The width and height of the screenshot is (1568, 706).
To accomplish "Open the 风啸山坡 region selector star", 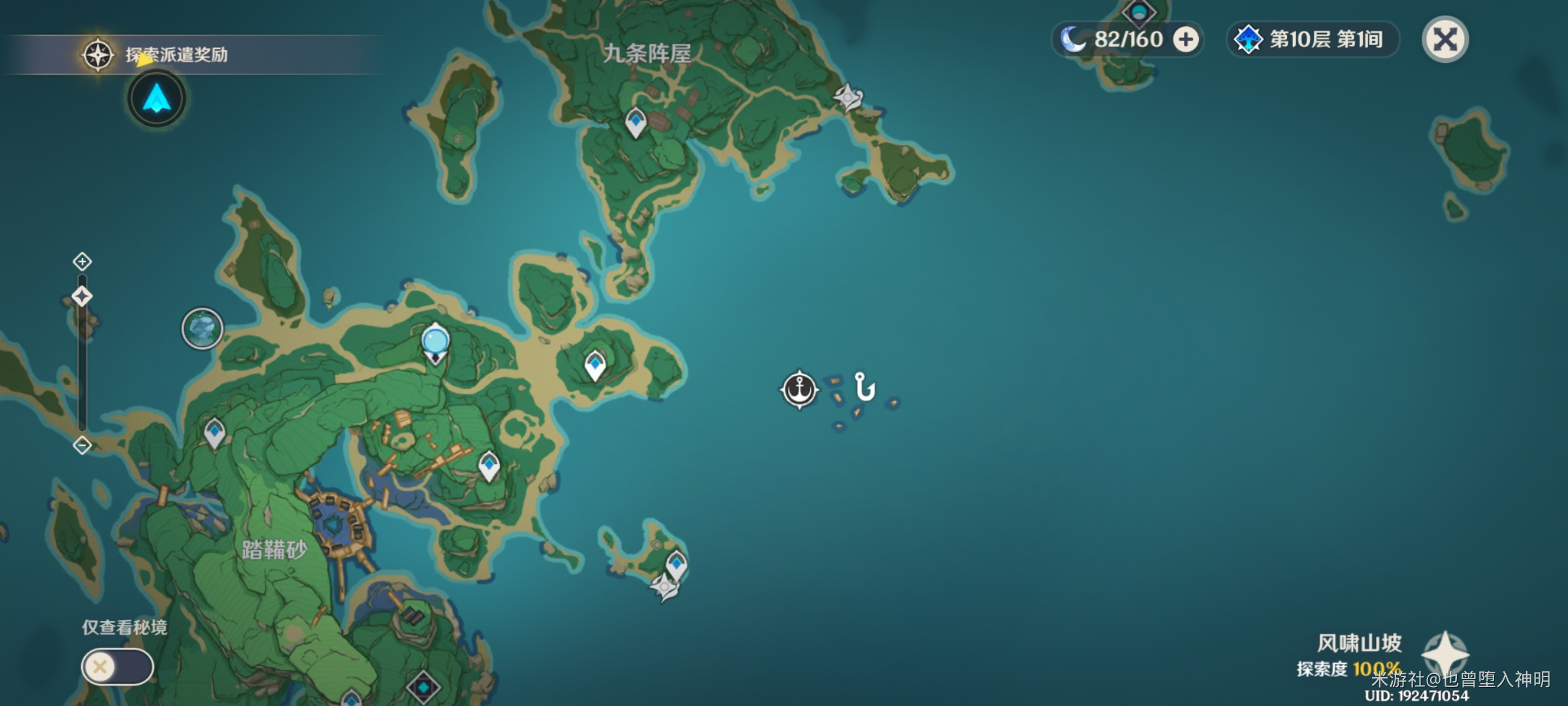I will point(1445,654).
